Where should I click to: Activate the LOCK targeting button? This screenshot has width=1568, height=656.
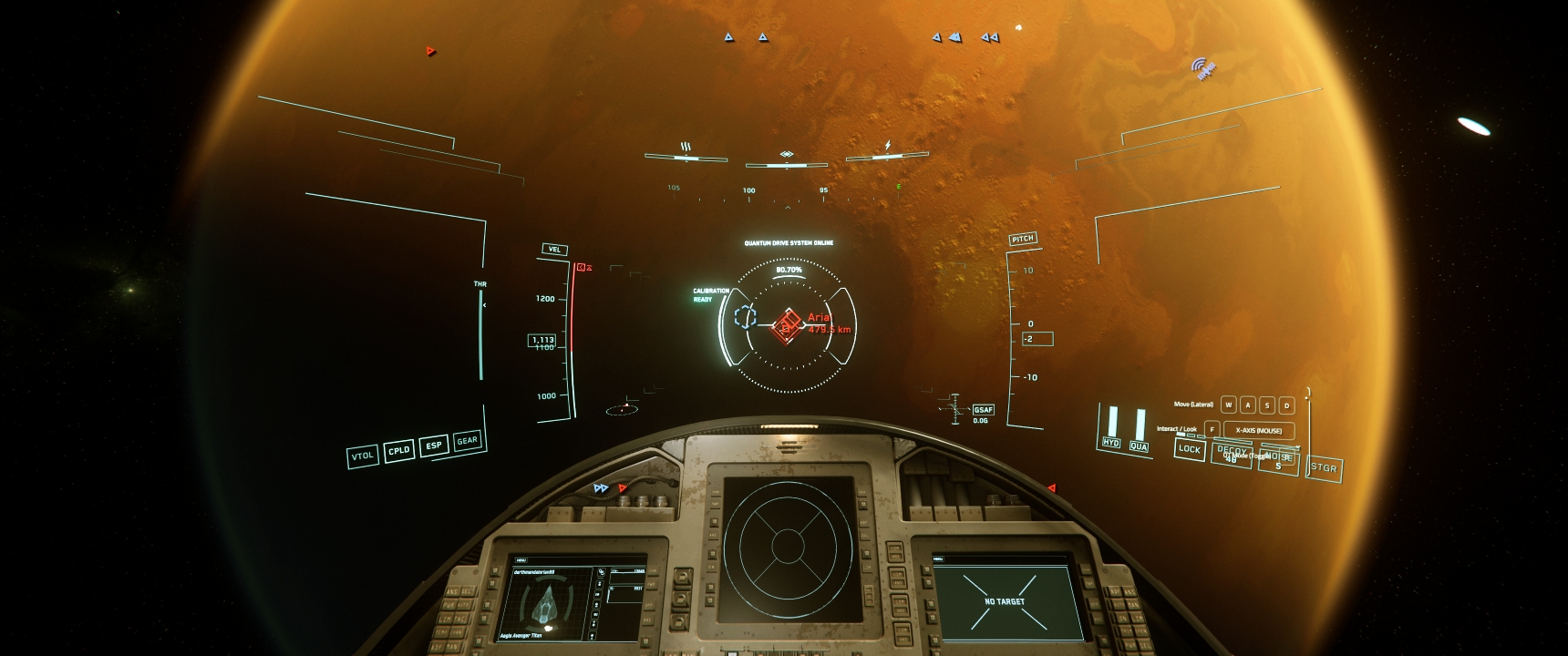(x=1189, y=448)
